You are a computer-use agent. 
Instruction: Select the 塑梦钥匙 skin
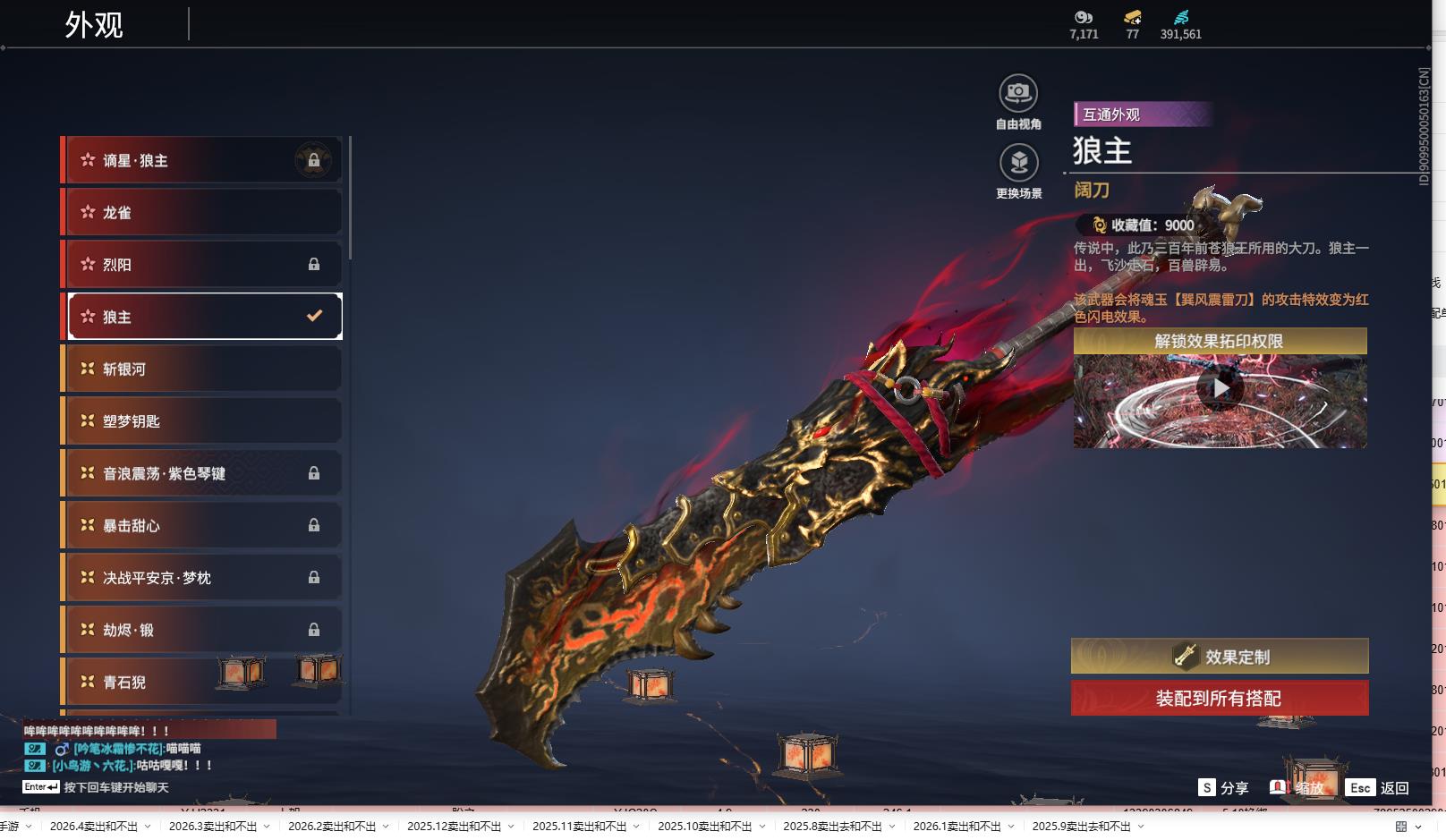[204, 420]
